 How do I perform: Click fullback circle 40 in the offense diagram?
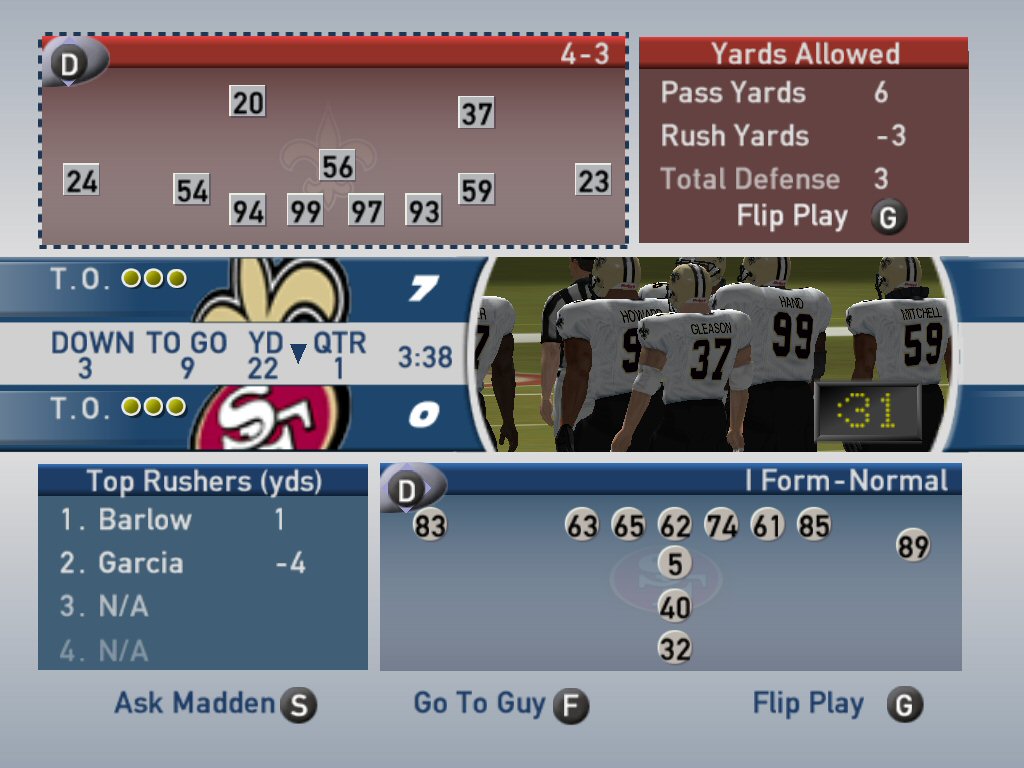[675, 607]
